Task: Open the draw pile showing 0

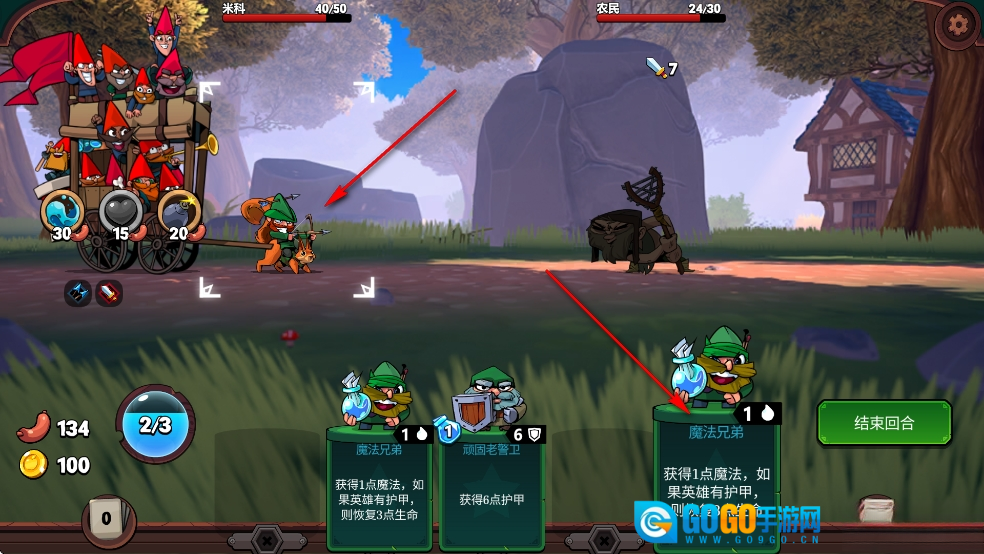Action: point(106,519)
